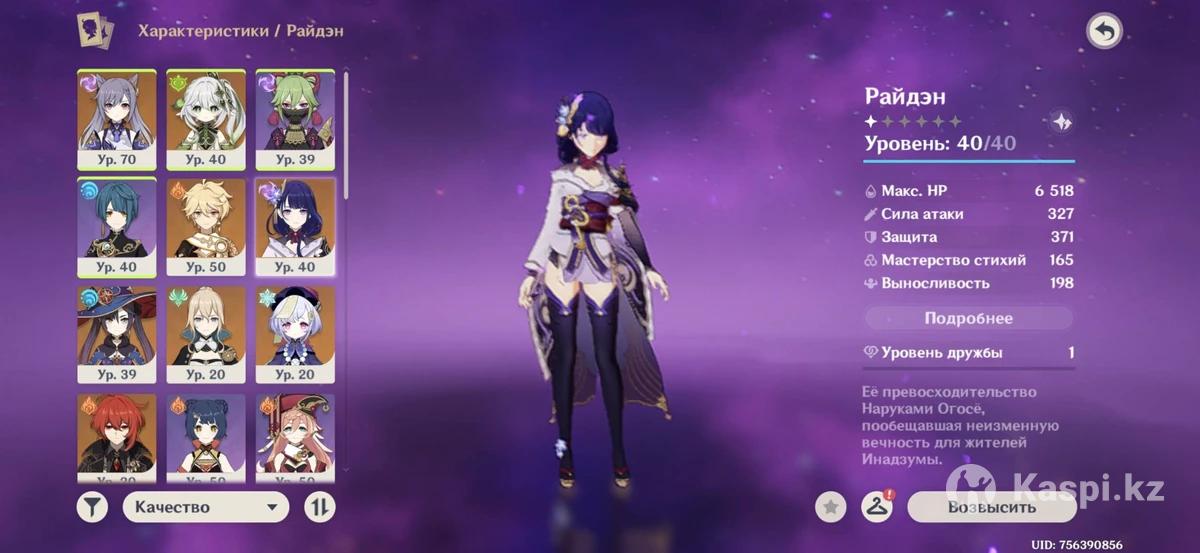Viewport: 1200px width, 553px height.
Task: Tap the Возвысить ascend button
Action: (991, 507)
